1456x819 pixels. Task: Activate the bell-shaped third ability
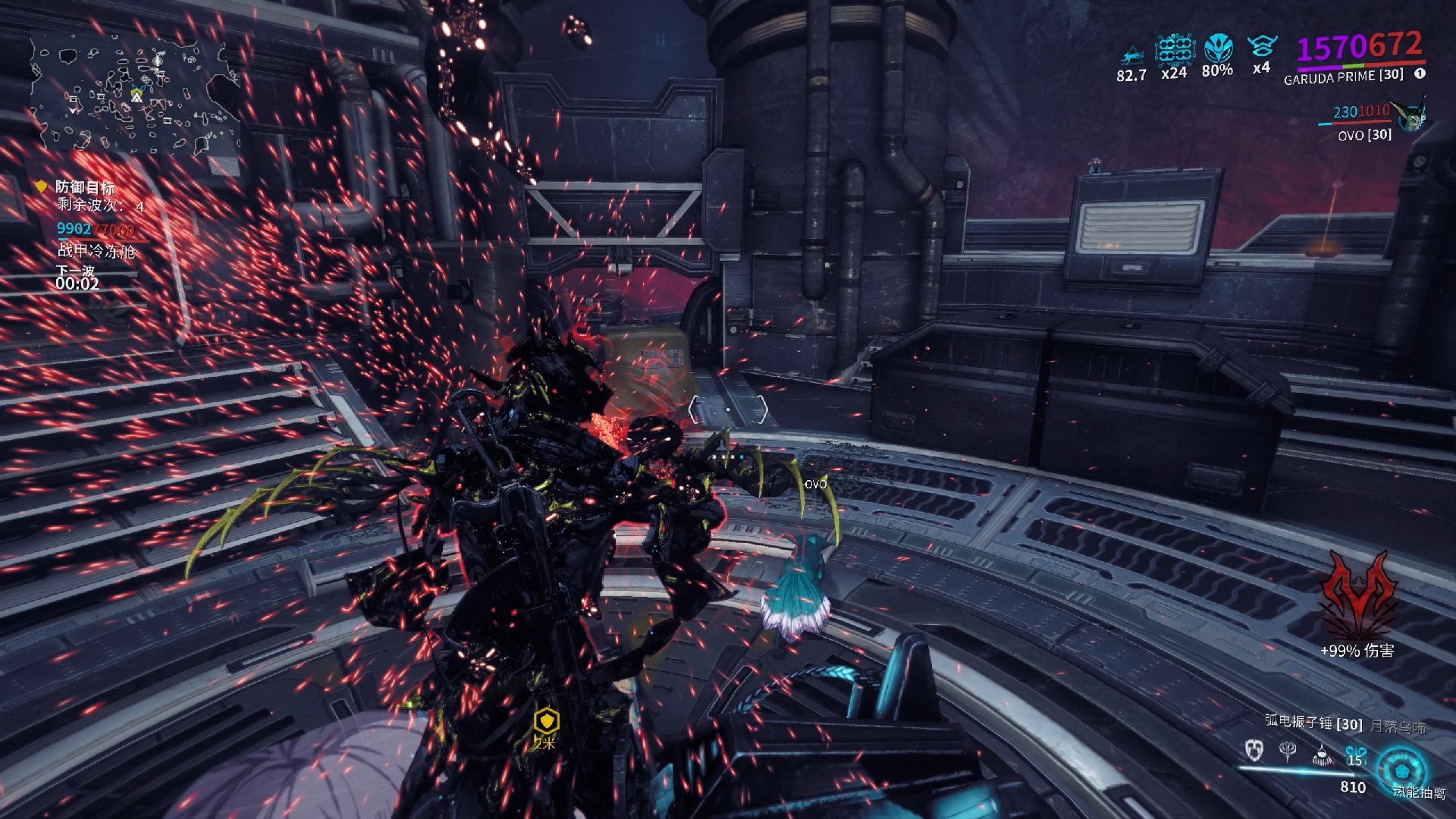[x=1322, y=753]
